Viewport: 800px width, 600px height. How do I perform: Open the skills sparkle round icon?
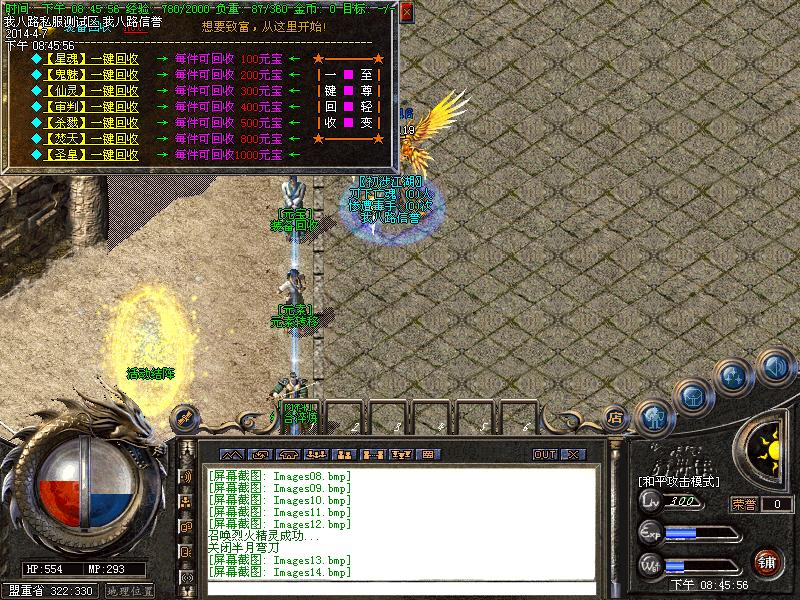coord(734,377)
